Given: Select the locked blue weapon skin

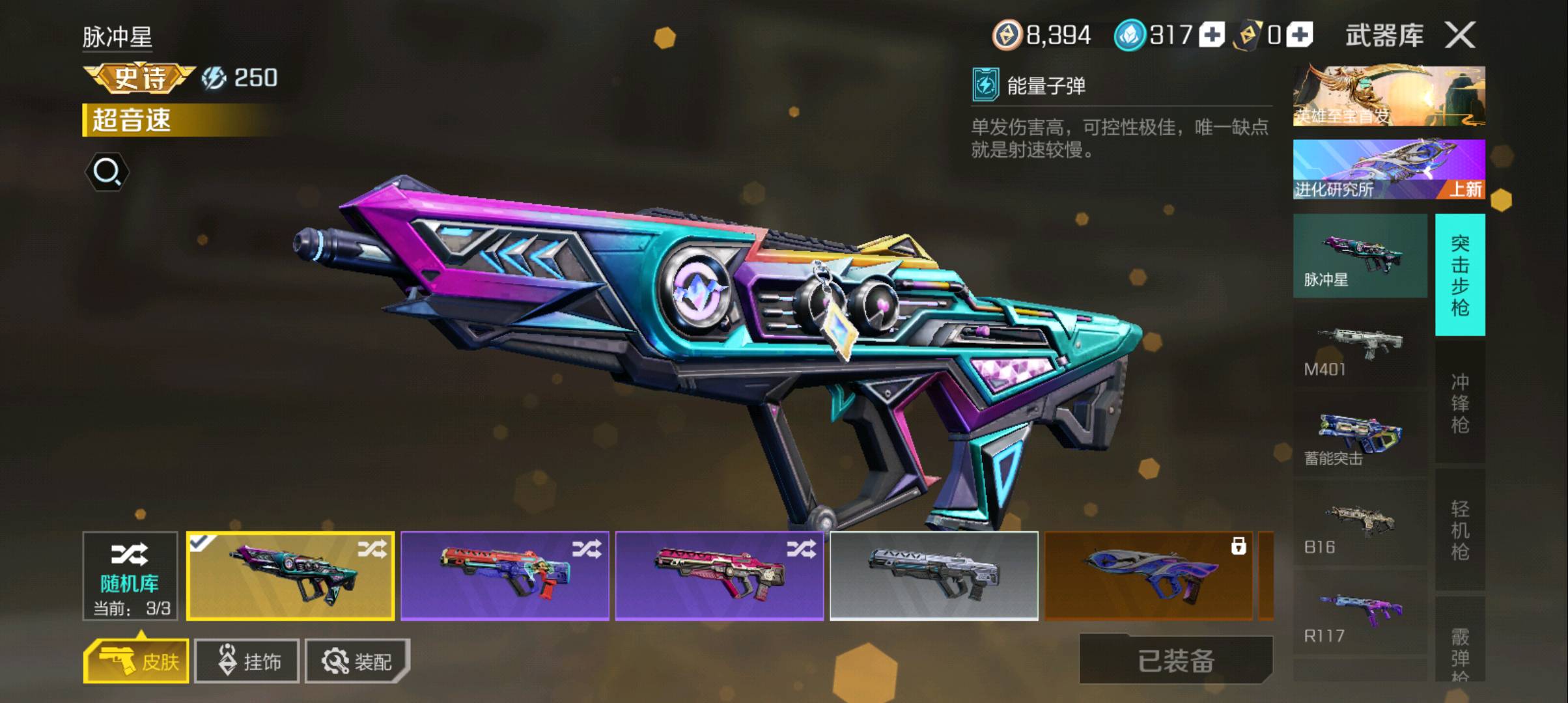Looking at the screenshot, I should [x=1149, y=576].
